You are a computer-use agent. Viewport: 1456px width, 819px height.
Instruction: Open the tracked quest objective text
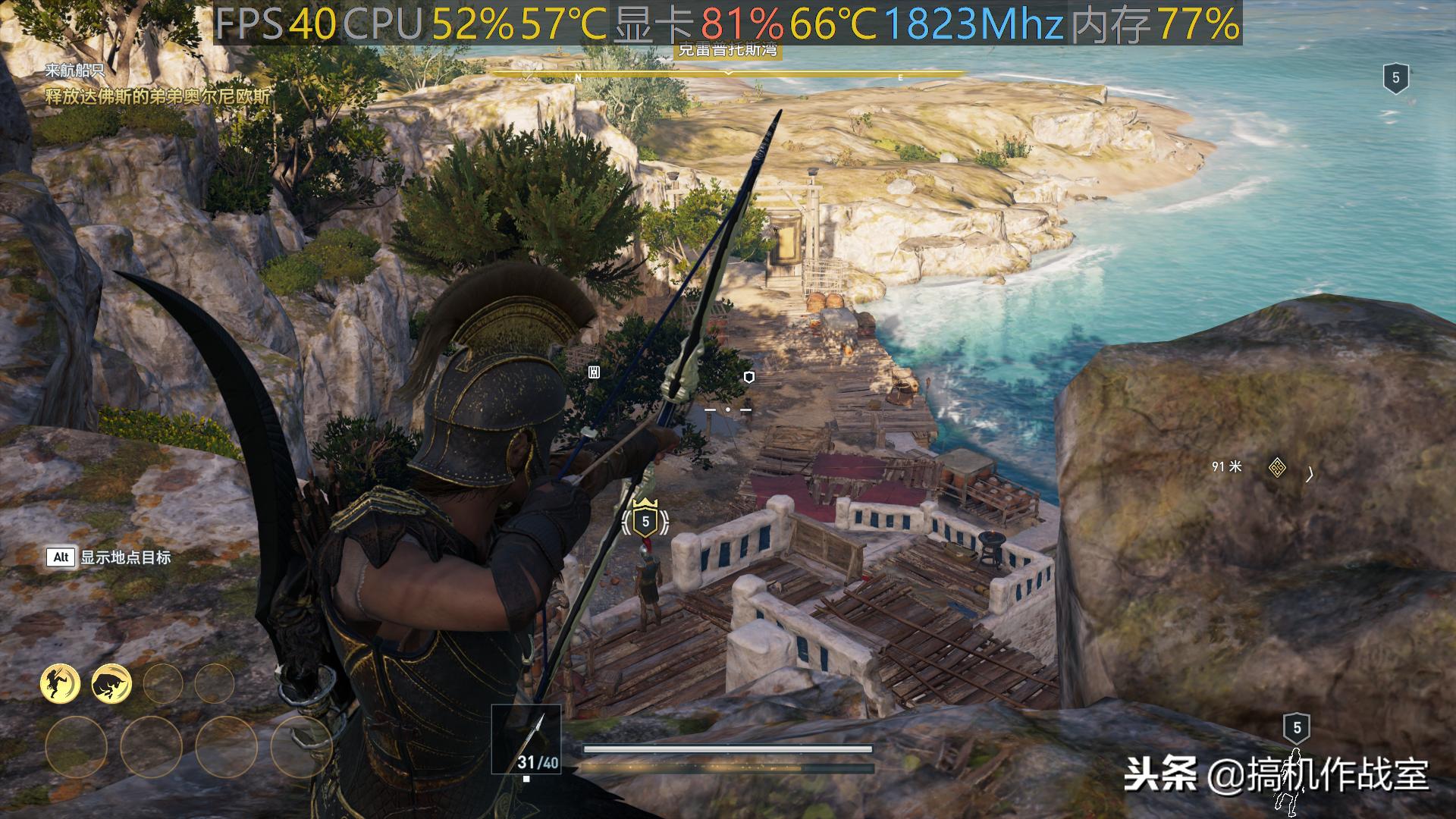click(158, 96)
